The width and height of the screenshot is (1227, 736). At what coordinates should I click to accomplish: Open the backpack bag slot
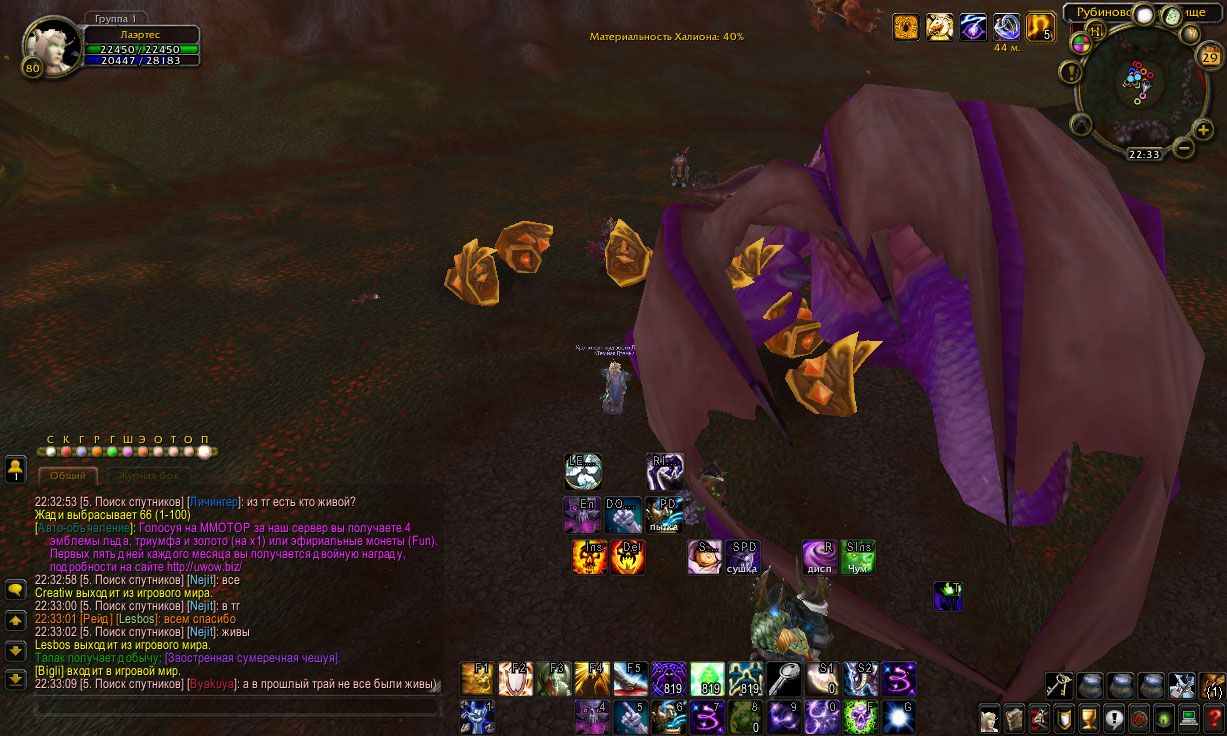click(x=1211, y=685)
